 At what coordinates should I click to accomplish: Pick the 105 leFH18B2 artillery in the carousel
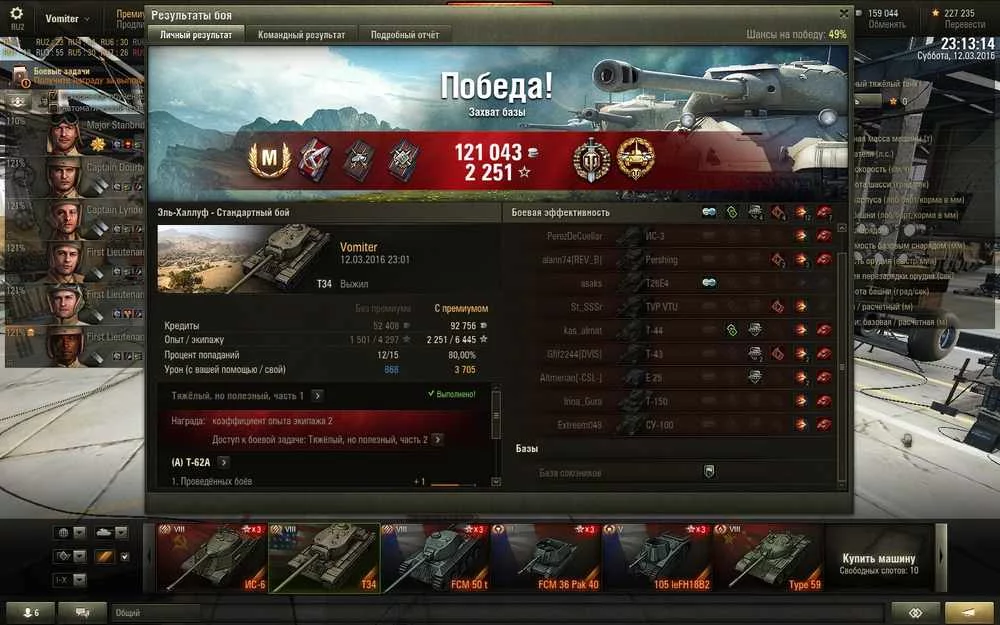pyautogui.click(x=656, y=555)
